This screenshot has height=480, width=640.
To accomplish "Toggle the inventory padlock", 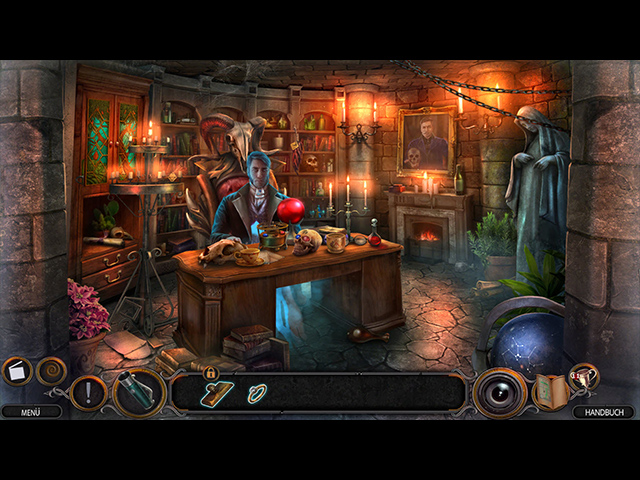I will (211, 373).
